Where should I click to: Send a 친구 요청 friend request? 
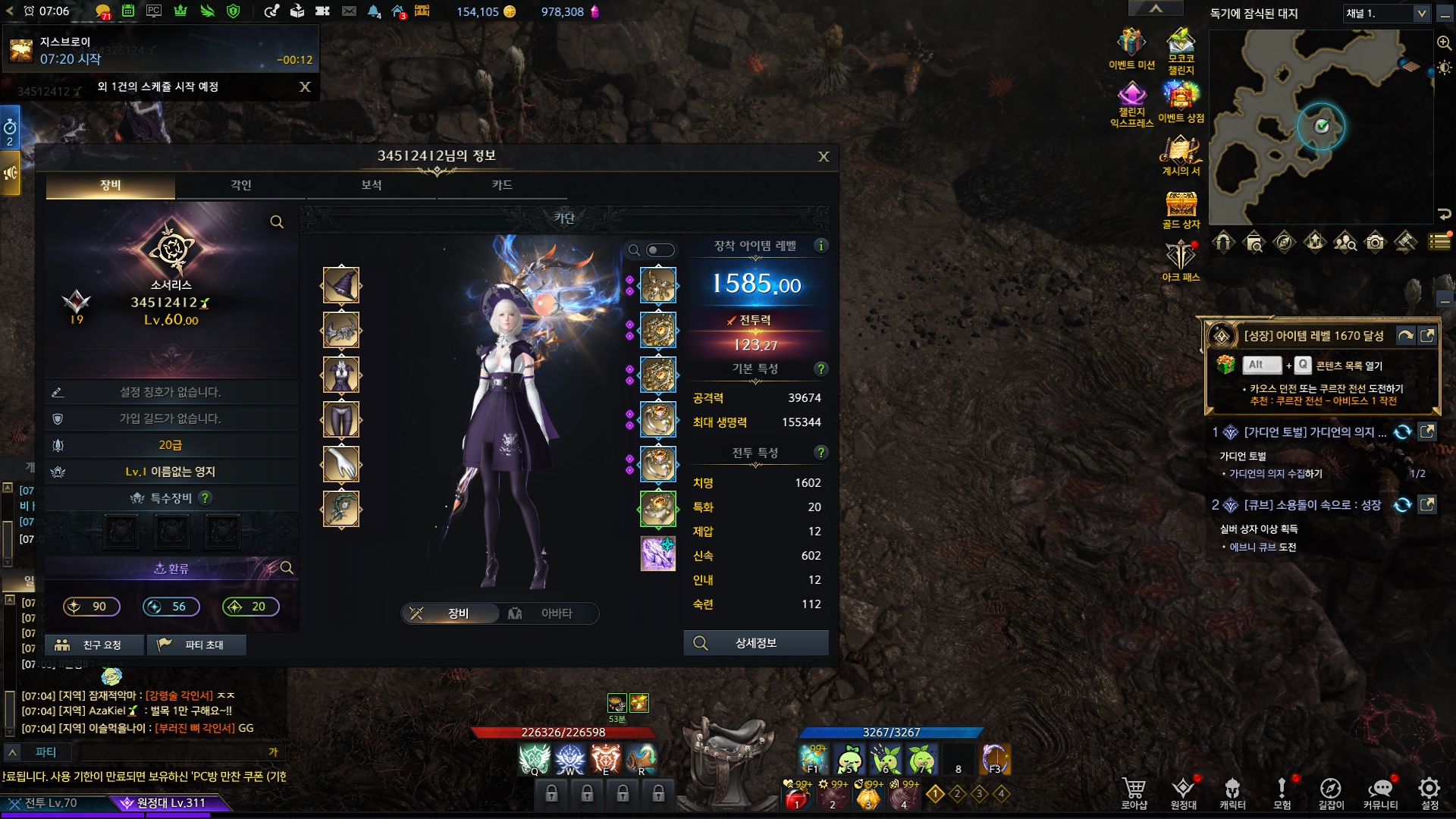click(x=94, y=645)
